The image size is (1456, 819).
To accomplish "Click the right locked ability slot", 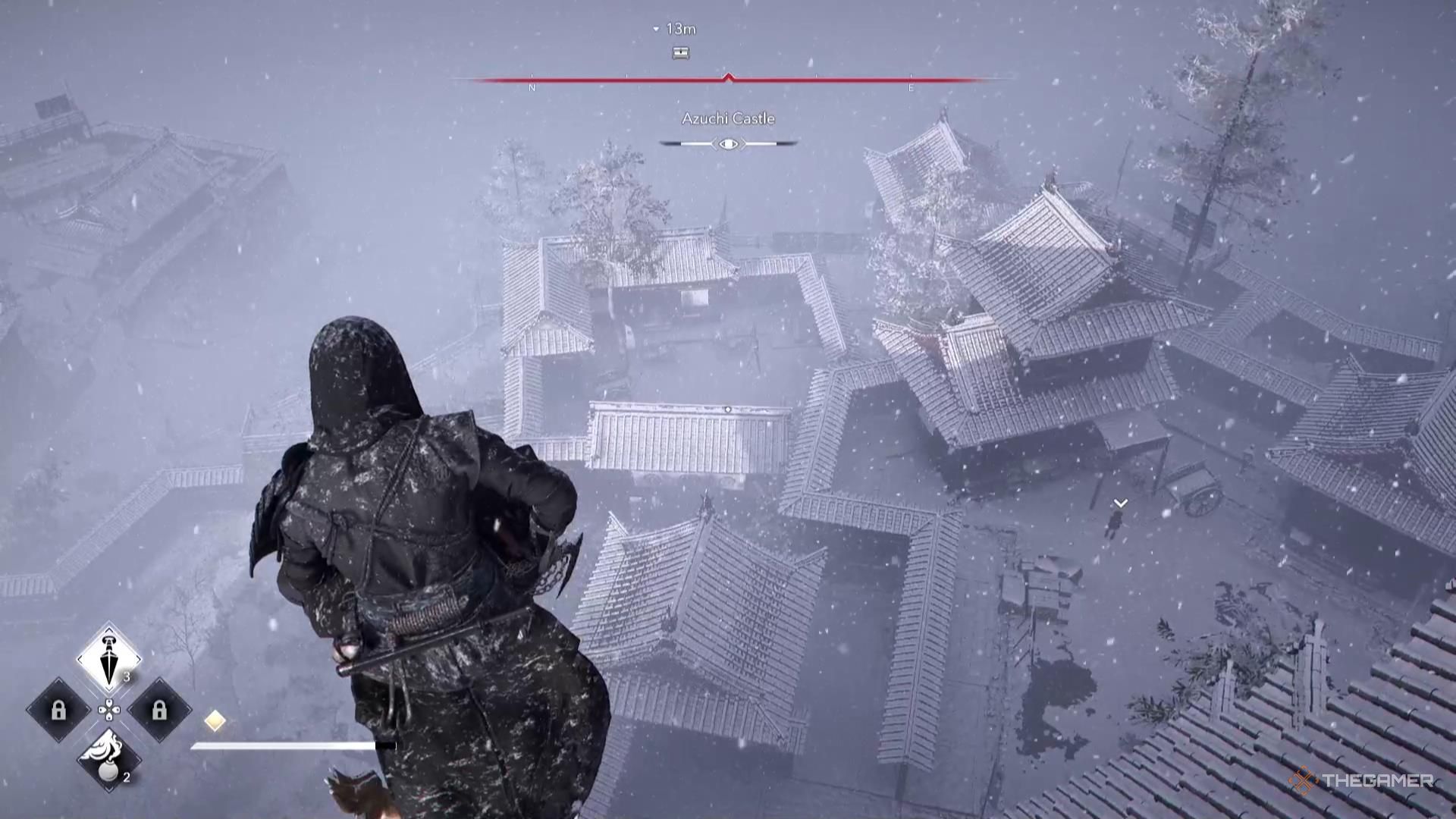I will pyautogui.click(x=160, y=711).
